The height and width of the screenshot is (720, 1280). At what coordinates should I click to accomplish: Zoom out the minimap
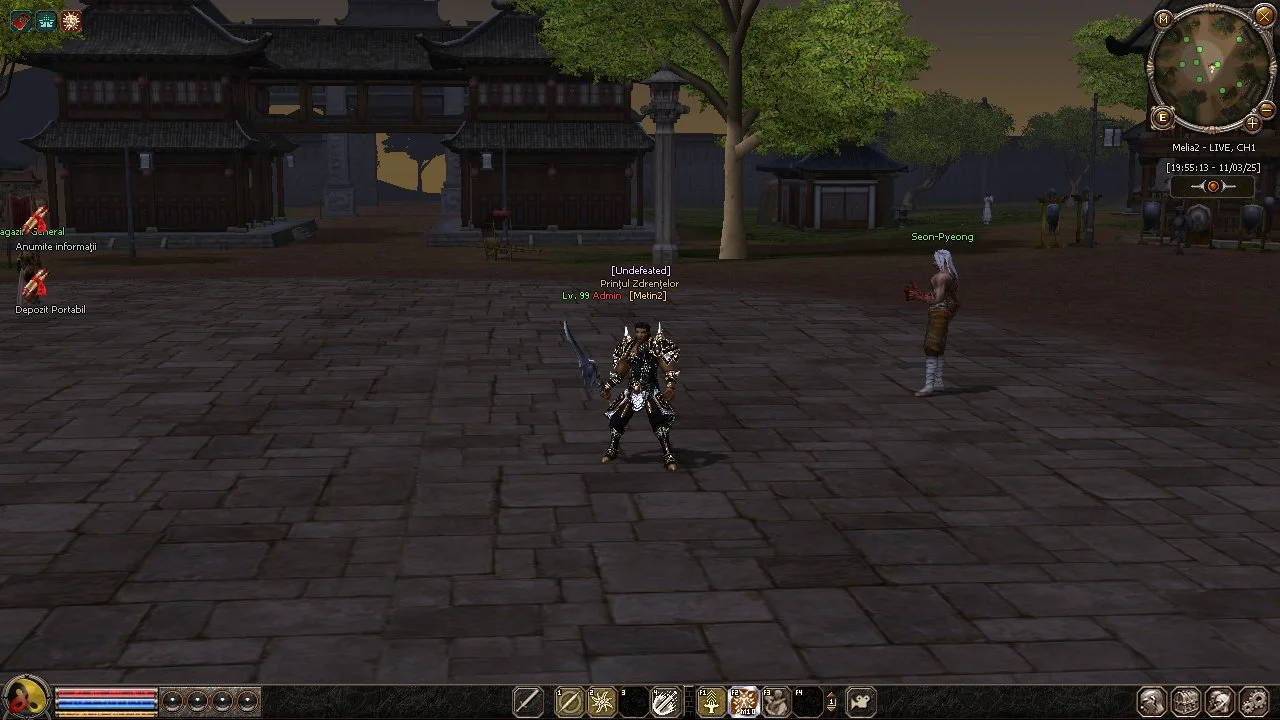coord(1265,109)
